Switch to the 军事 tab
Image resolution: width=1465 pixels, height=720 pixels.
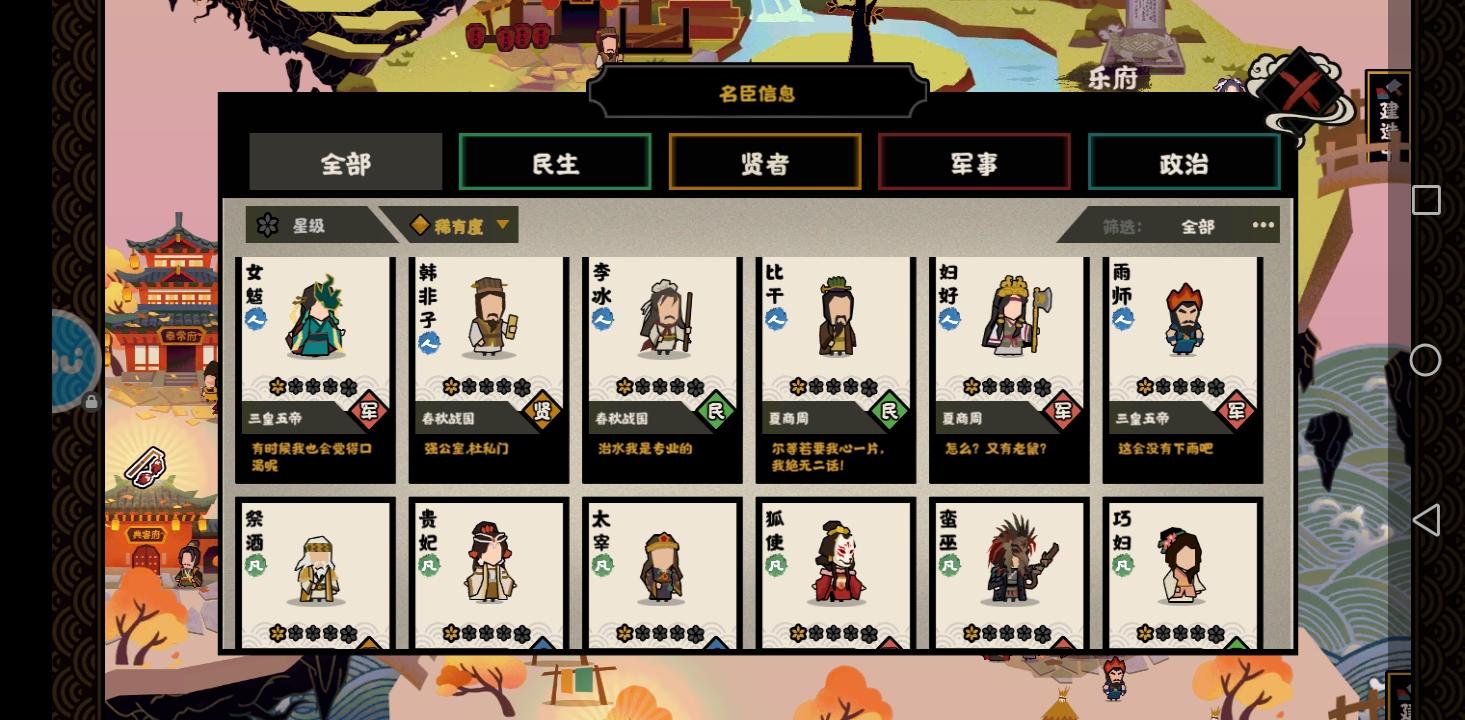coord(974,162)
